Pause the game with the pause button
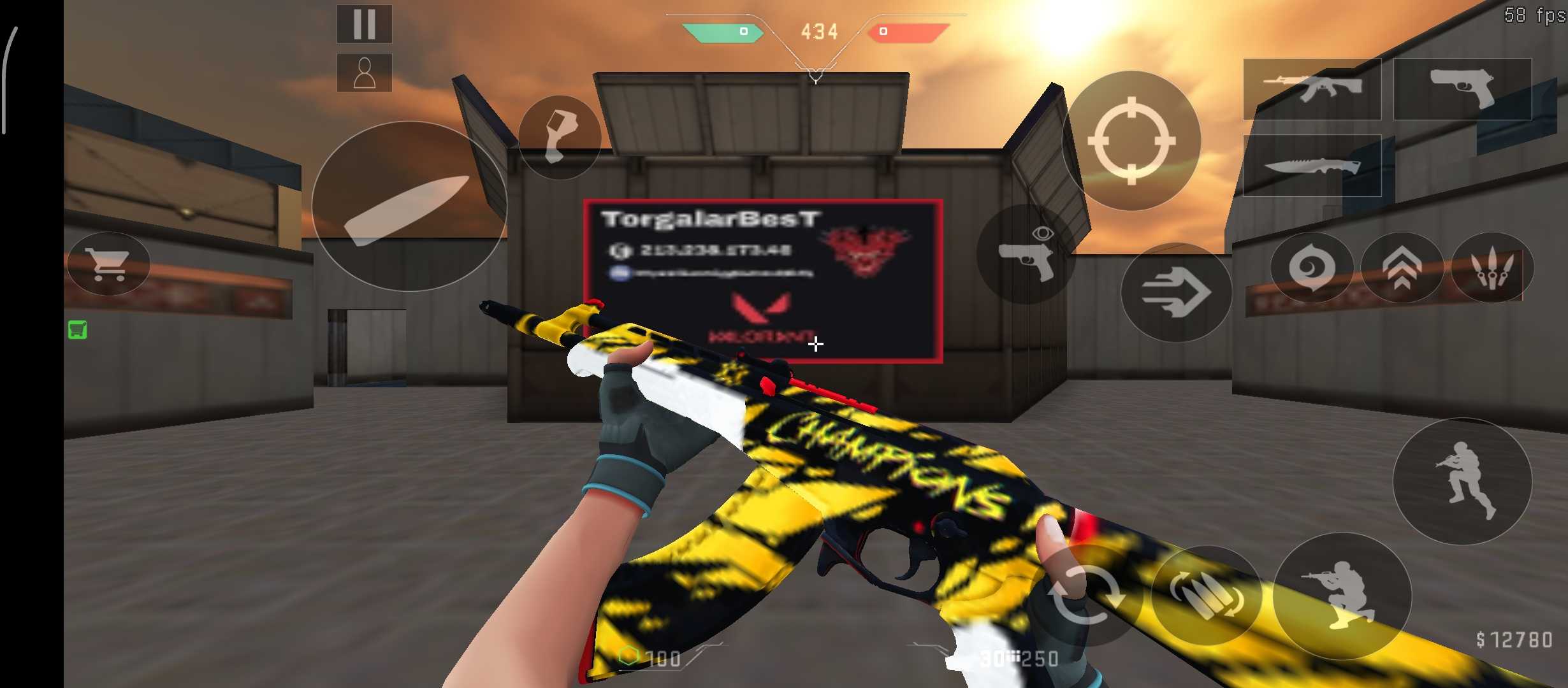The width and height of the screenshot is (1568, 688). click(x=364, y=24)
